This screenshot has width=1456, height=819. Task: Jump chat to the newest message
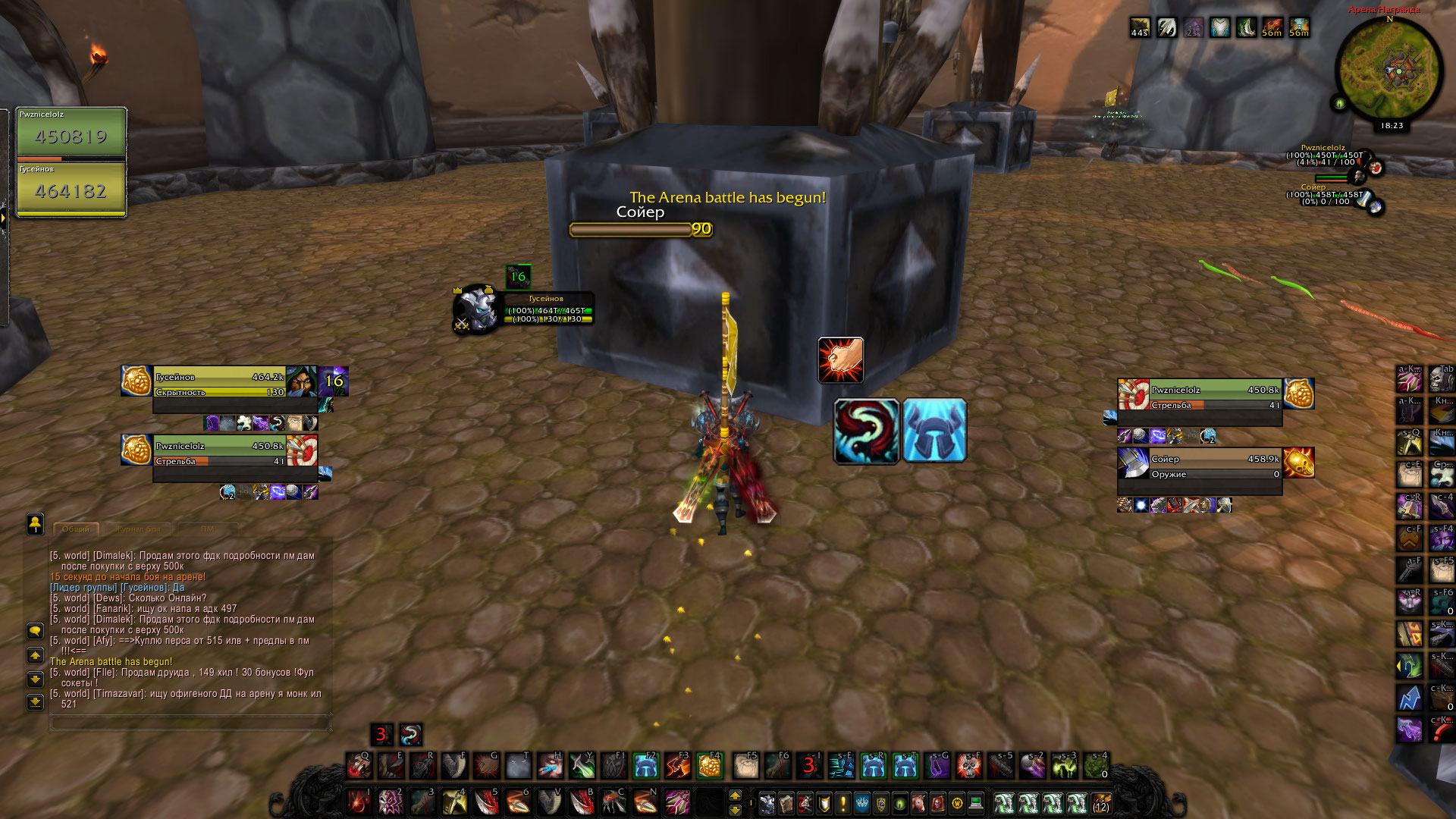[35, 702]
